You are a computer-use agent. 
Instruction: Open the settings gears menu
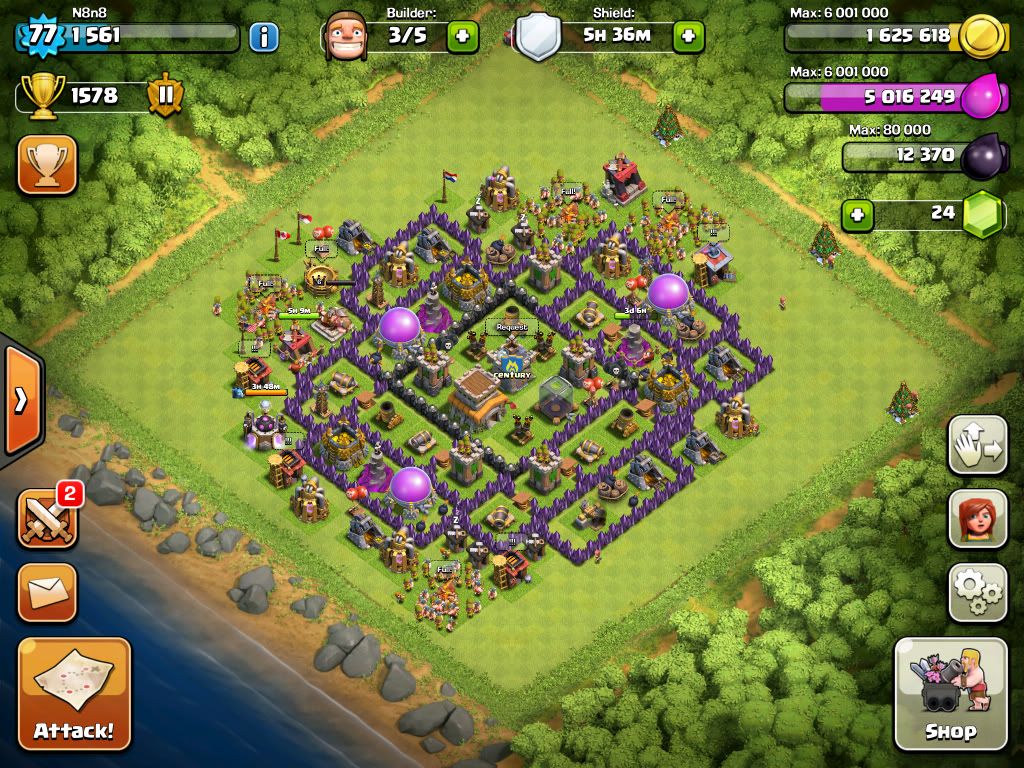(x=977, y=592)
